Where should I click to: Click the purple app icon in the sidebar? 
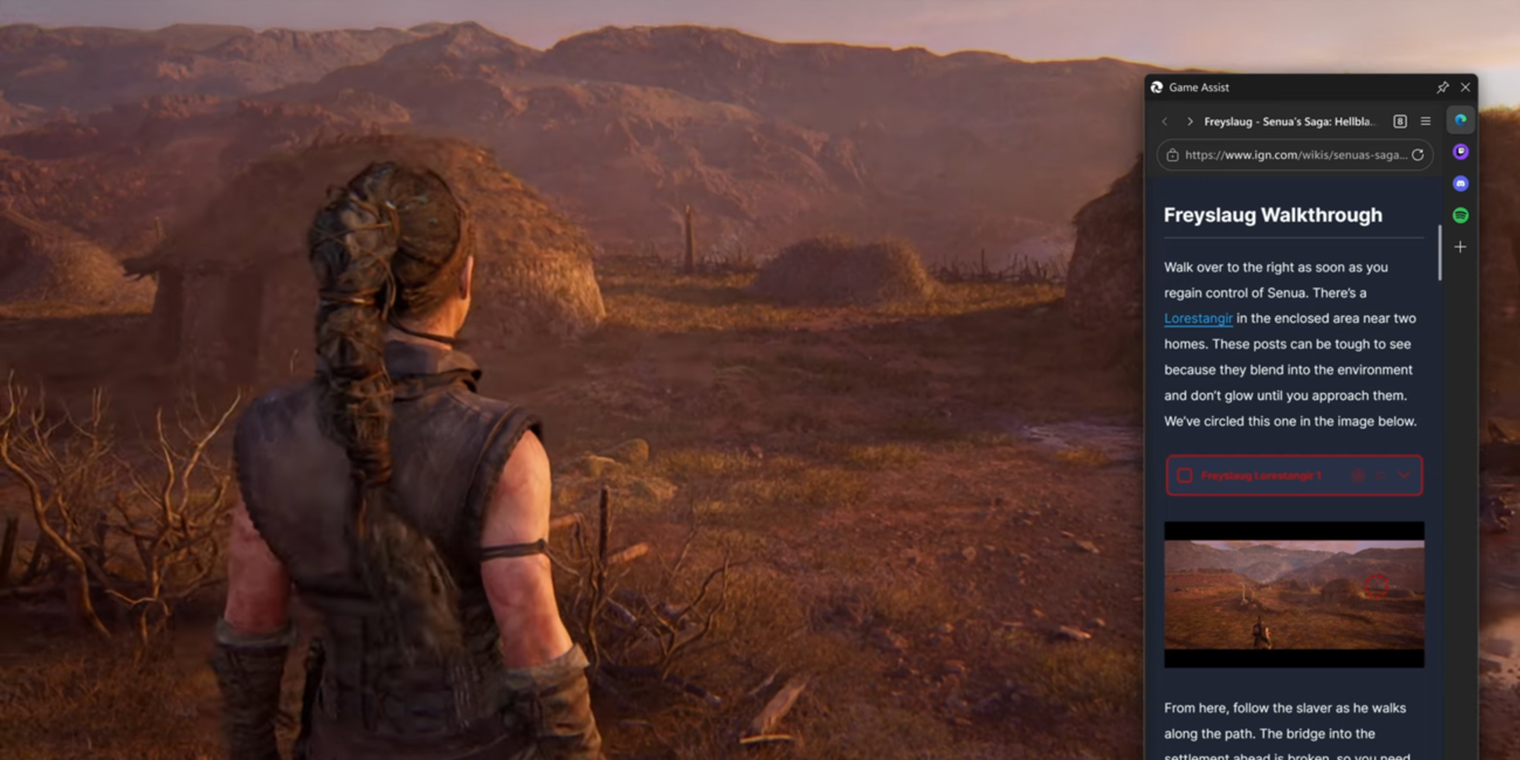pos(1460,151)
